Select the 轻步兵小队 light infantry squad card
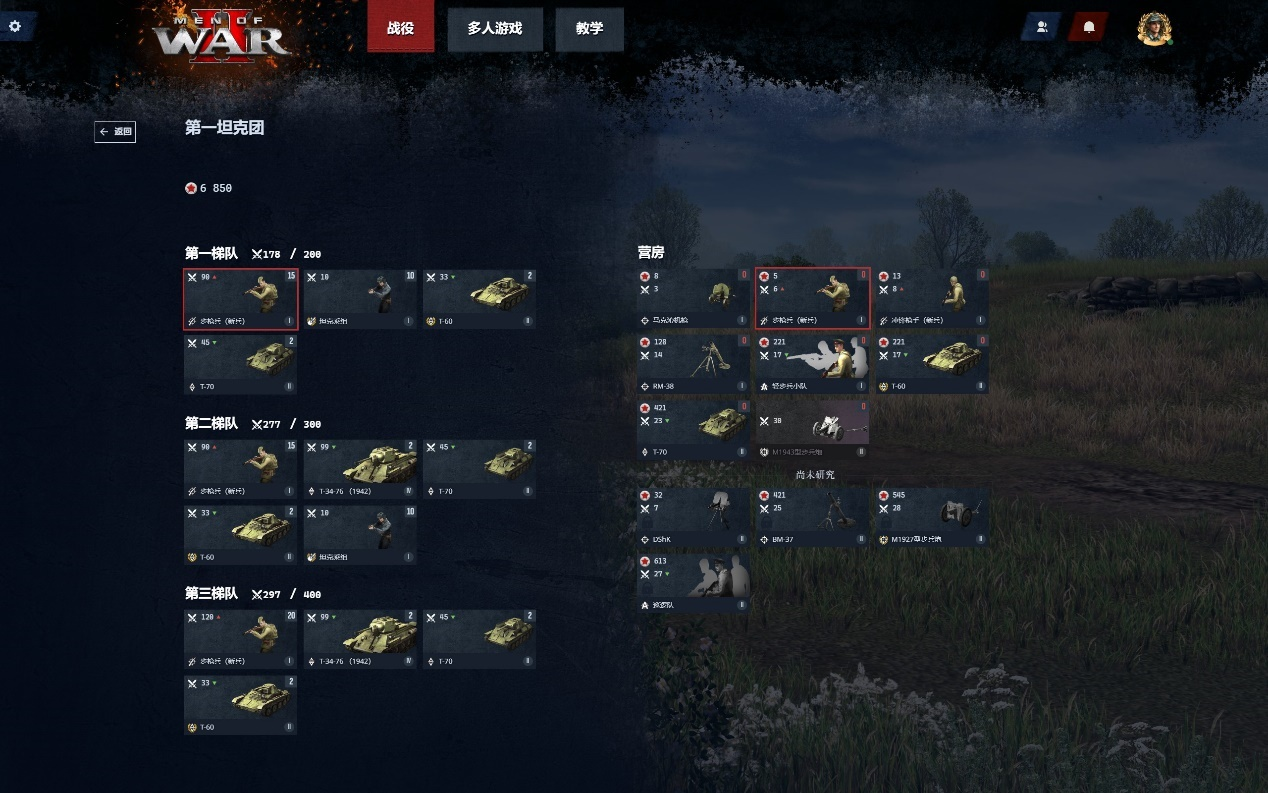The image size is (1268, 793). [812, 364]
